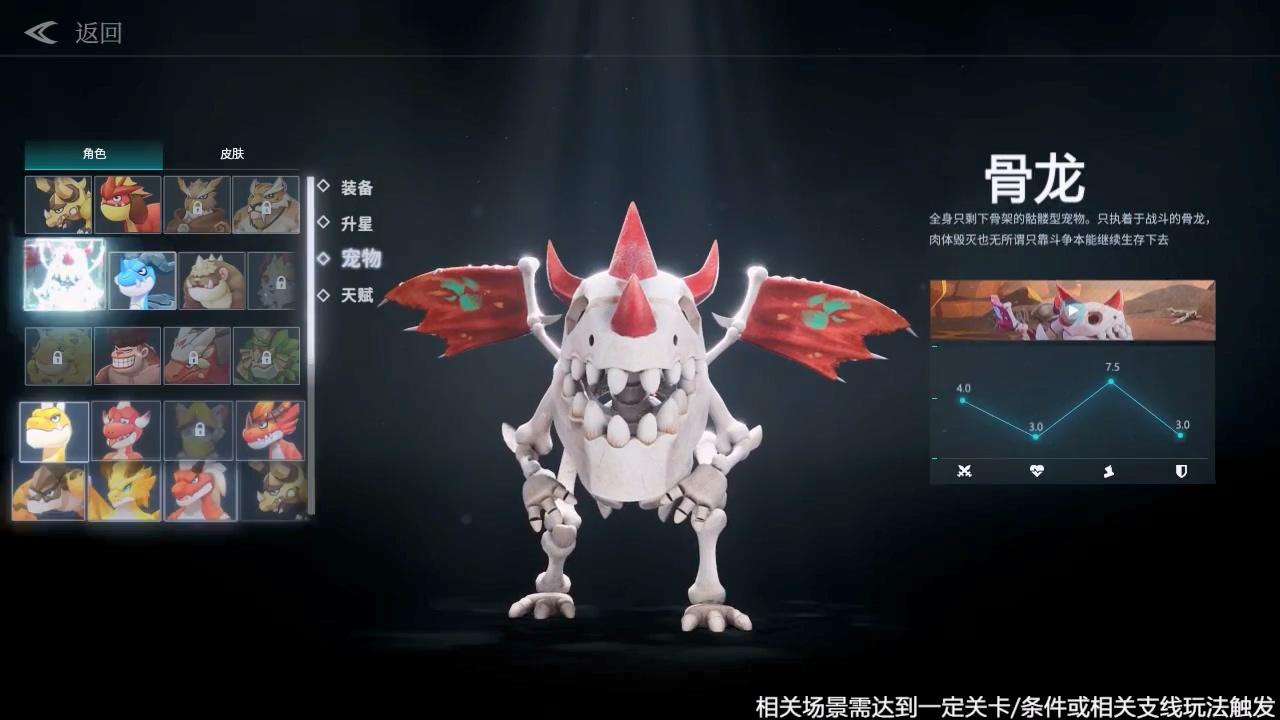
Task: Click the 7.5 stat point on the chart
Action: click(1110, 382)
